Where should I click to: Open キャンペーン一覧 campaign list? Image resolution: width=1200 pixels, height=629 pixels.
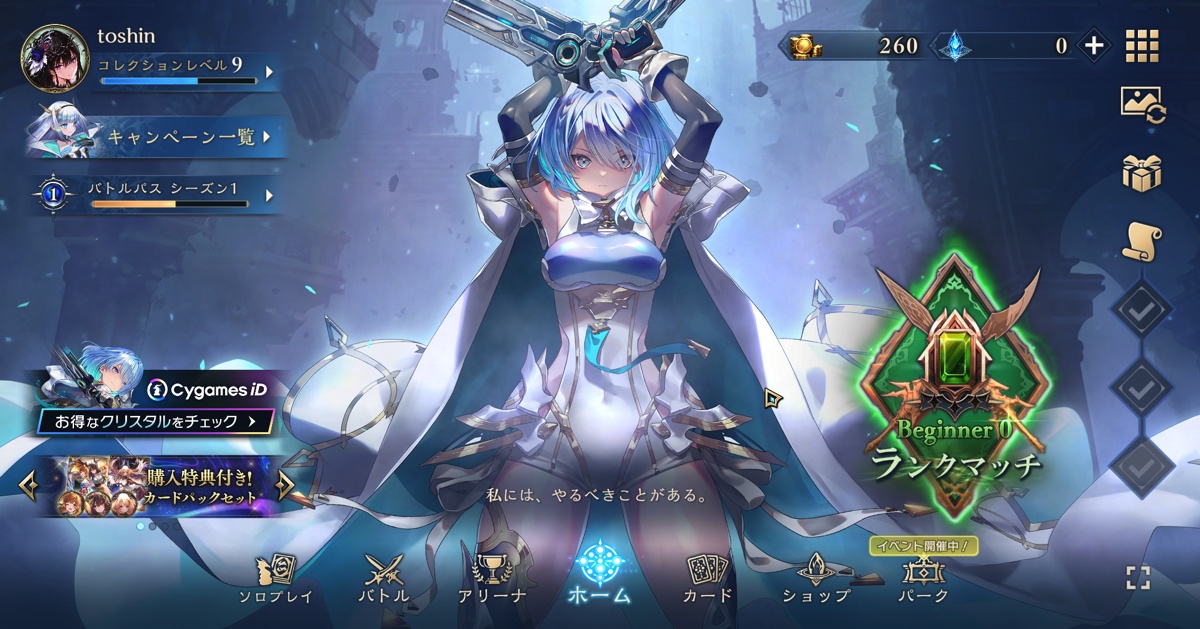(x=185, y=138)
